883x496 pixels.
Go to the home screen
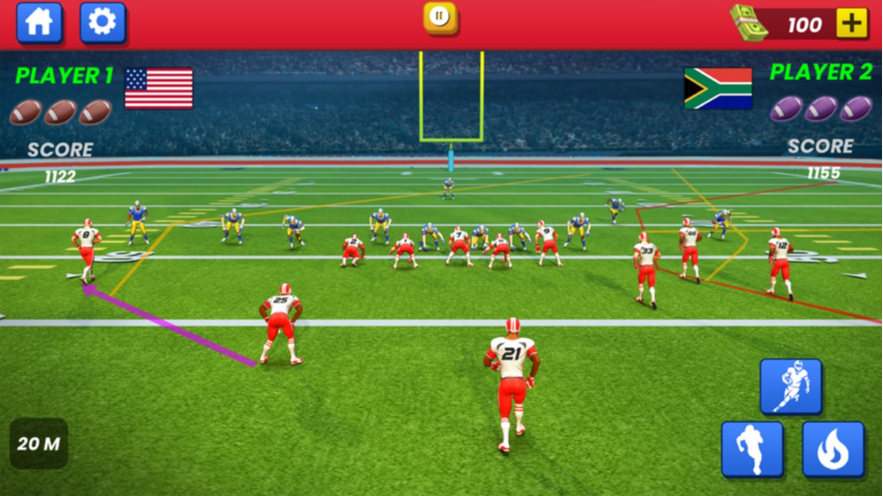[39, 22]
